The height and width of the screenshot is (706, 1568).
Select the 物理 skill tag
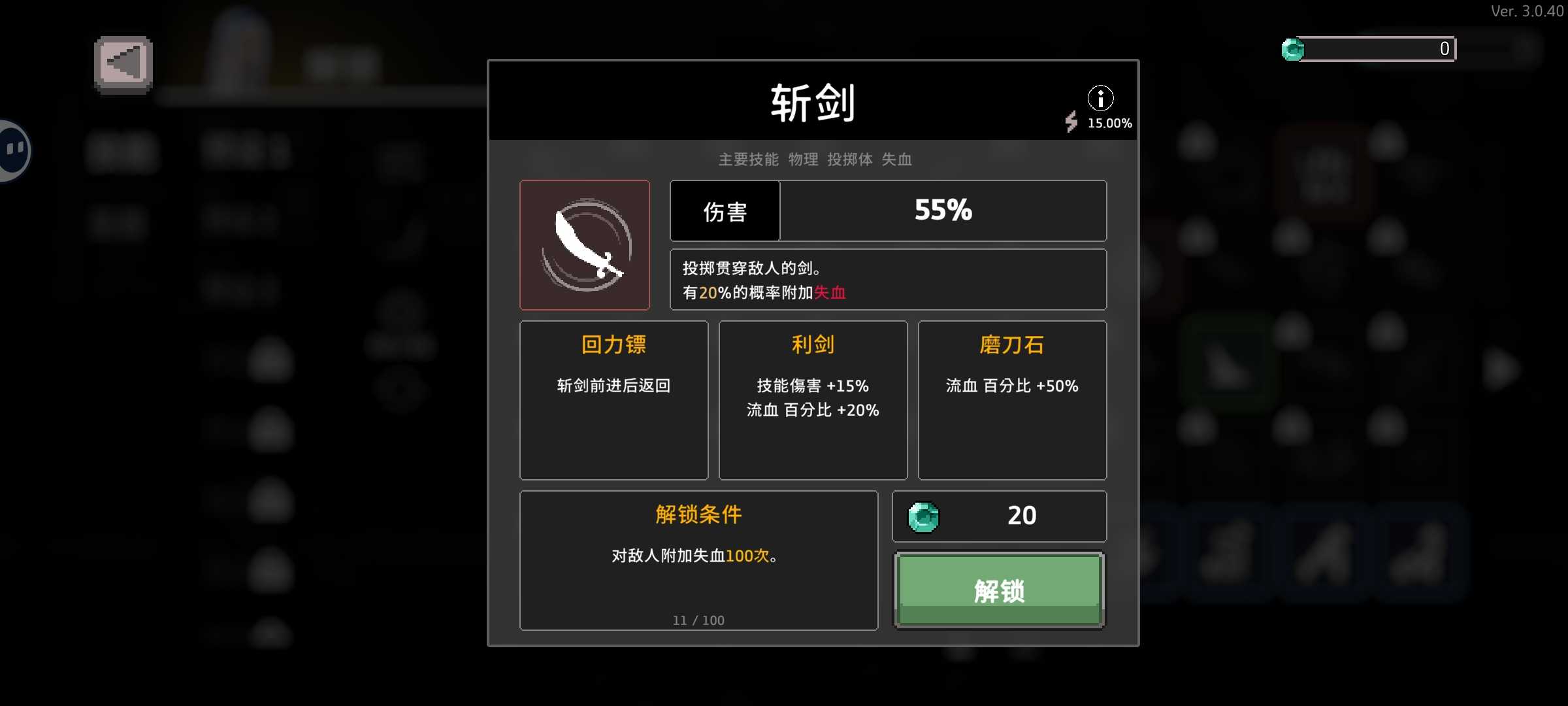[x=803, y=160]
